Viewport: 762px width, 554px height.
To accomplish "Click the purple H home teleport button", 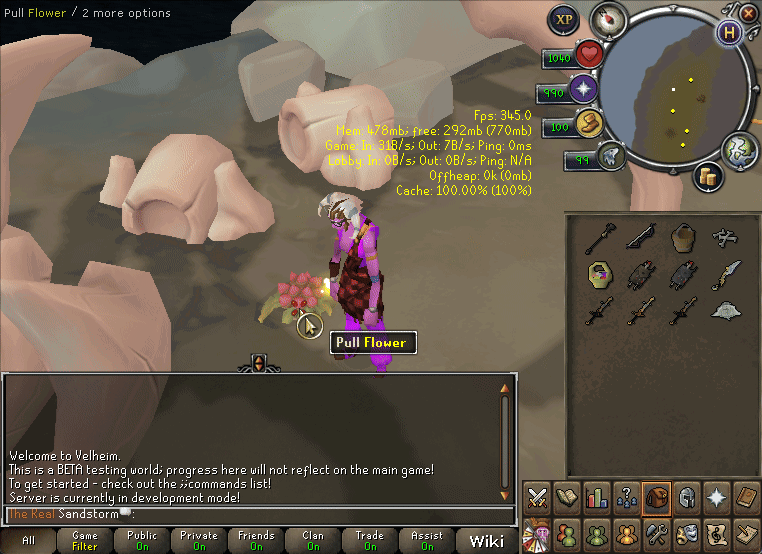I will click(729, 31).
